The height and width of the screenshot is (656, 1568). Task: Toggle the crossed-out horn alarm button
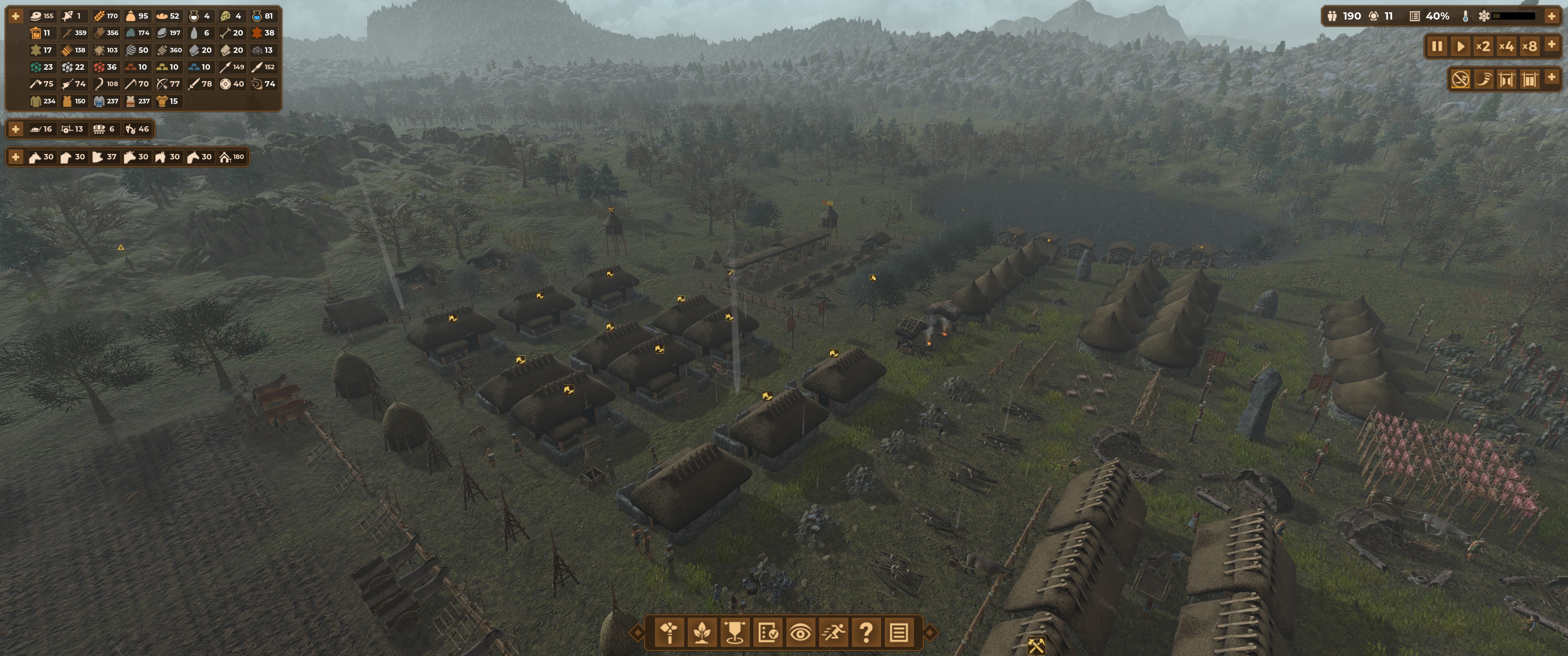pyautogui.click(x=1460, y=79)
